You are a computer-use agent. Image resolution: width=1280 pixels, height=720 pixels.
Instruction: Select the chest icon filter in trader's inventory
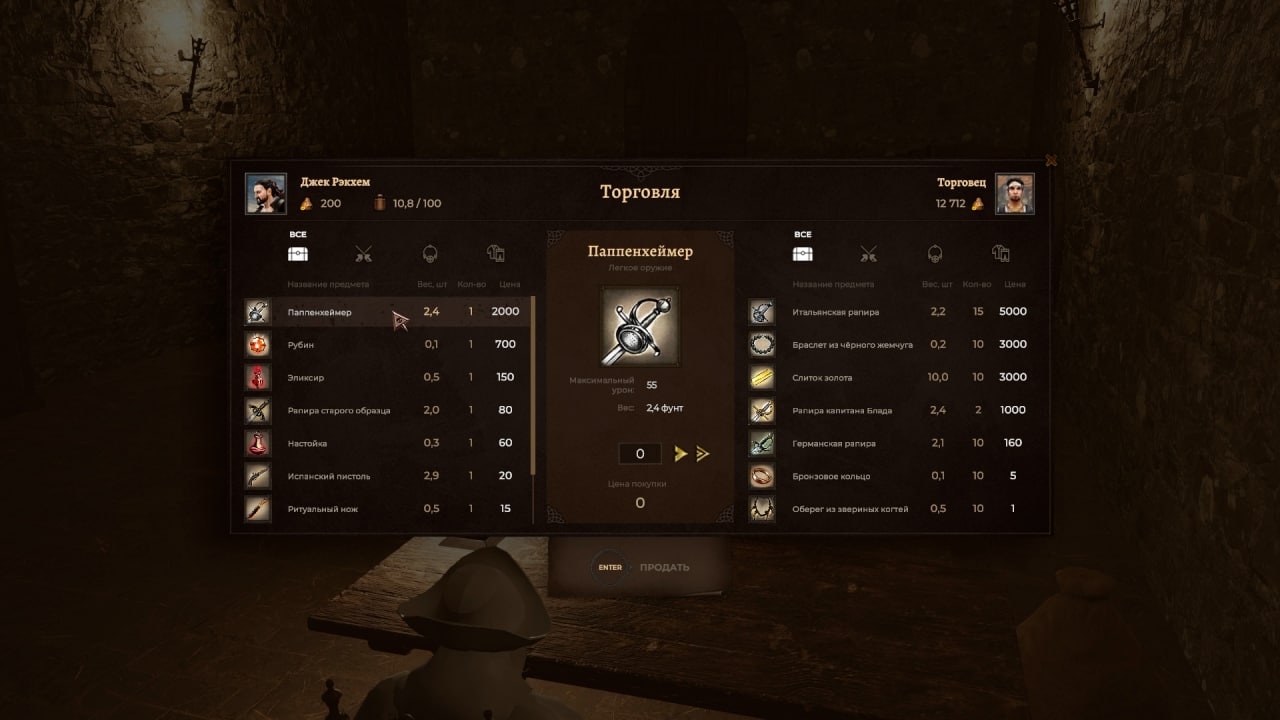[803, 255]
